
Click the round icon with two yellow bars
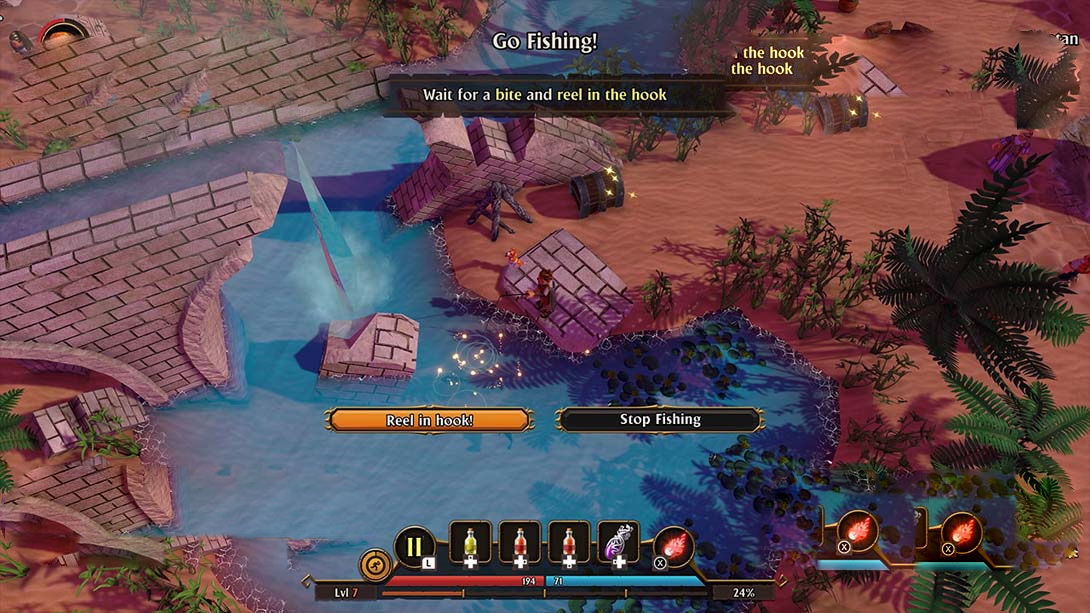(414, 547)
